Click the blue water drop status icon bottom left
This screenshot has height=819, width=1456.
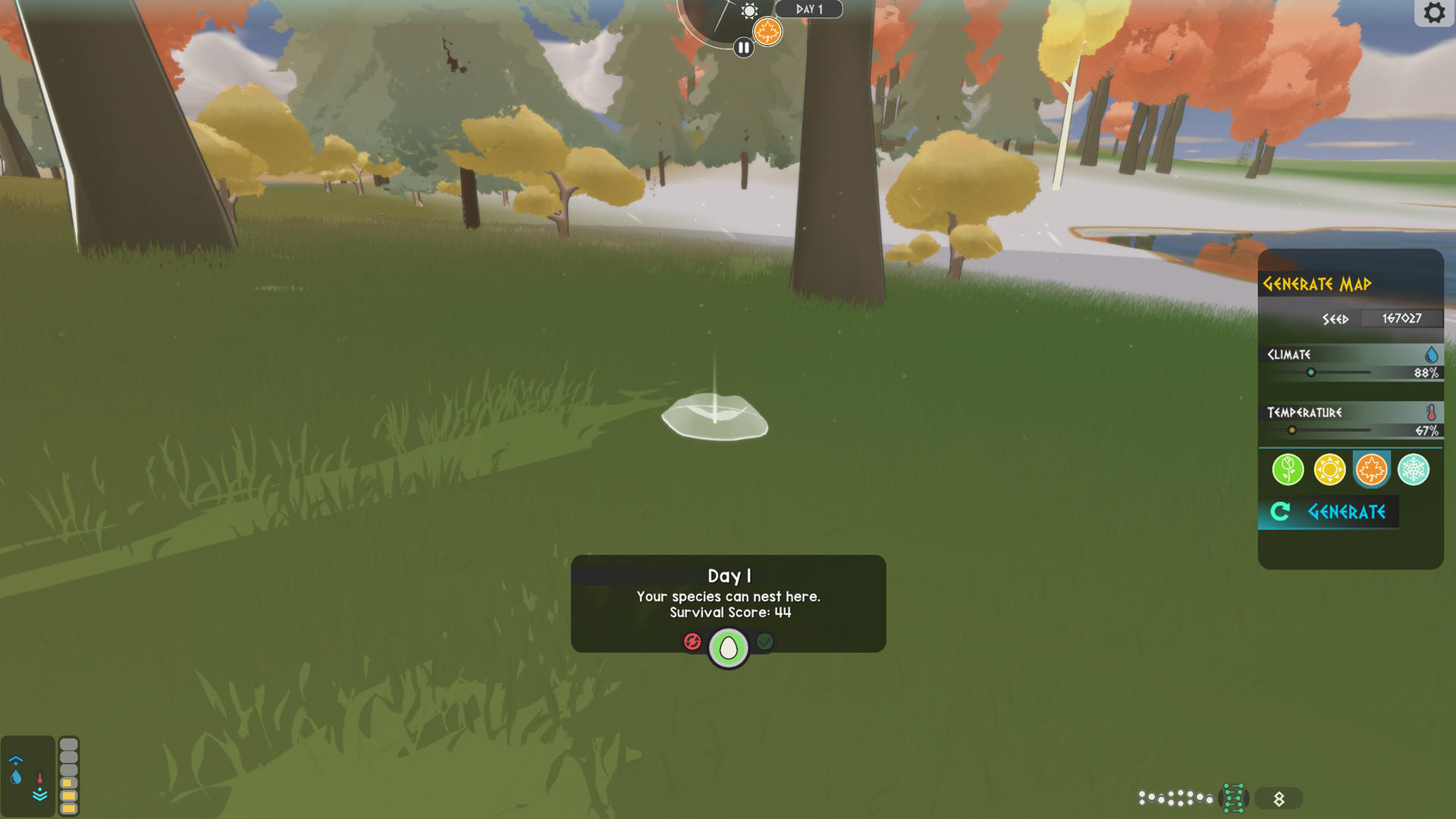click(x=17, y=777)
